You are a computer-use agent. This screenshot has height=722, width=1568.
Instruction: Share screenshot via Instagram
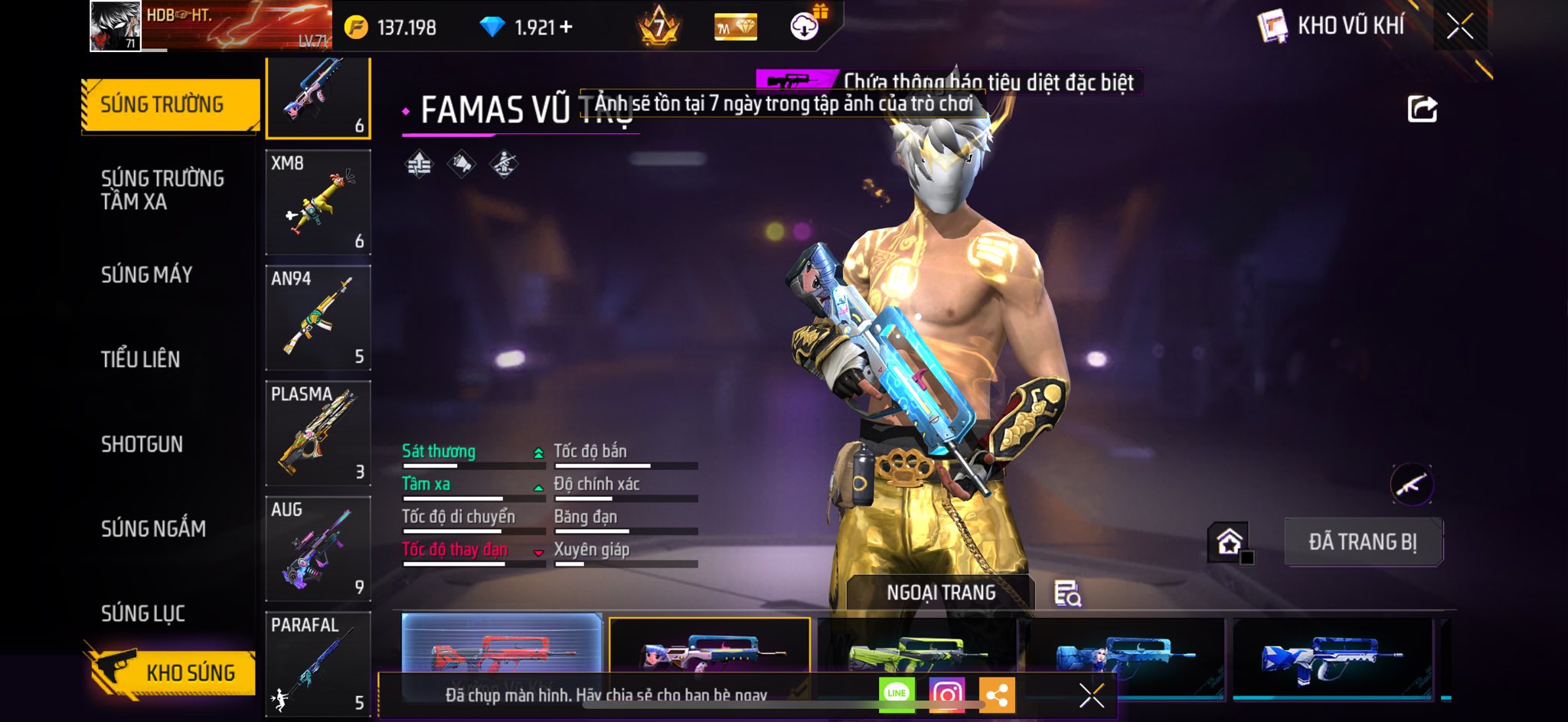pos(946,694)
